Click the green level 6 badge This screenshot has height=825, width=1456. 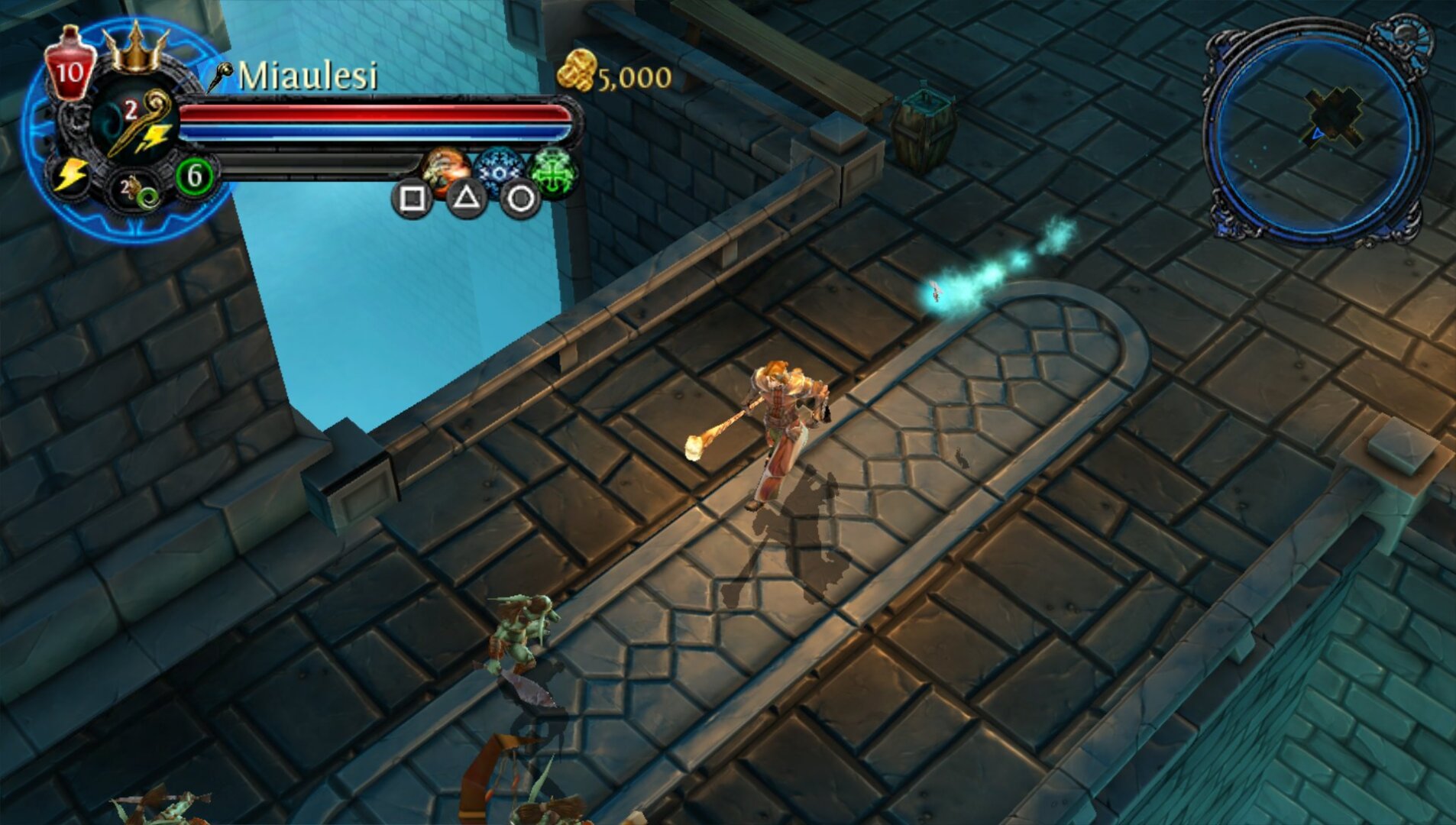pyautogui.click(x=194, y=176)
